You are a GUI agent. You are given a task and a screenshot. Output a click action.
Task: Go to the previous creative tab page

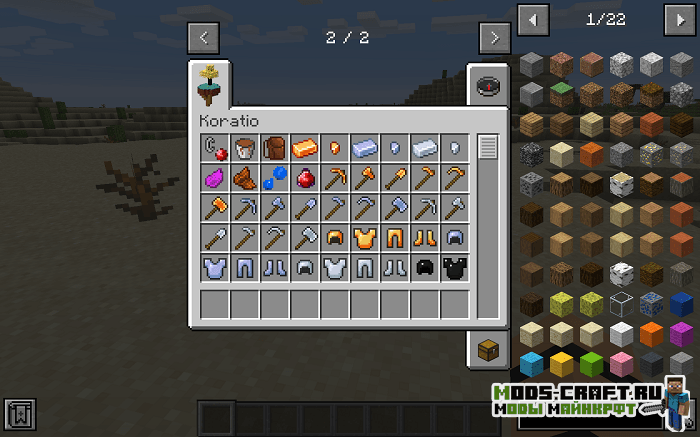204,38
